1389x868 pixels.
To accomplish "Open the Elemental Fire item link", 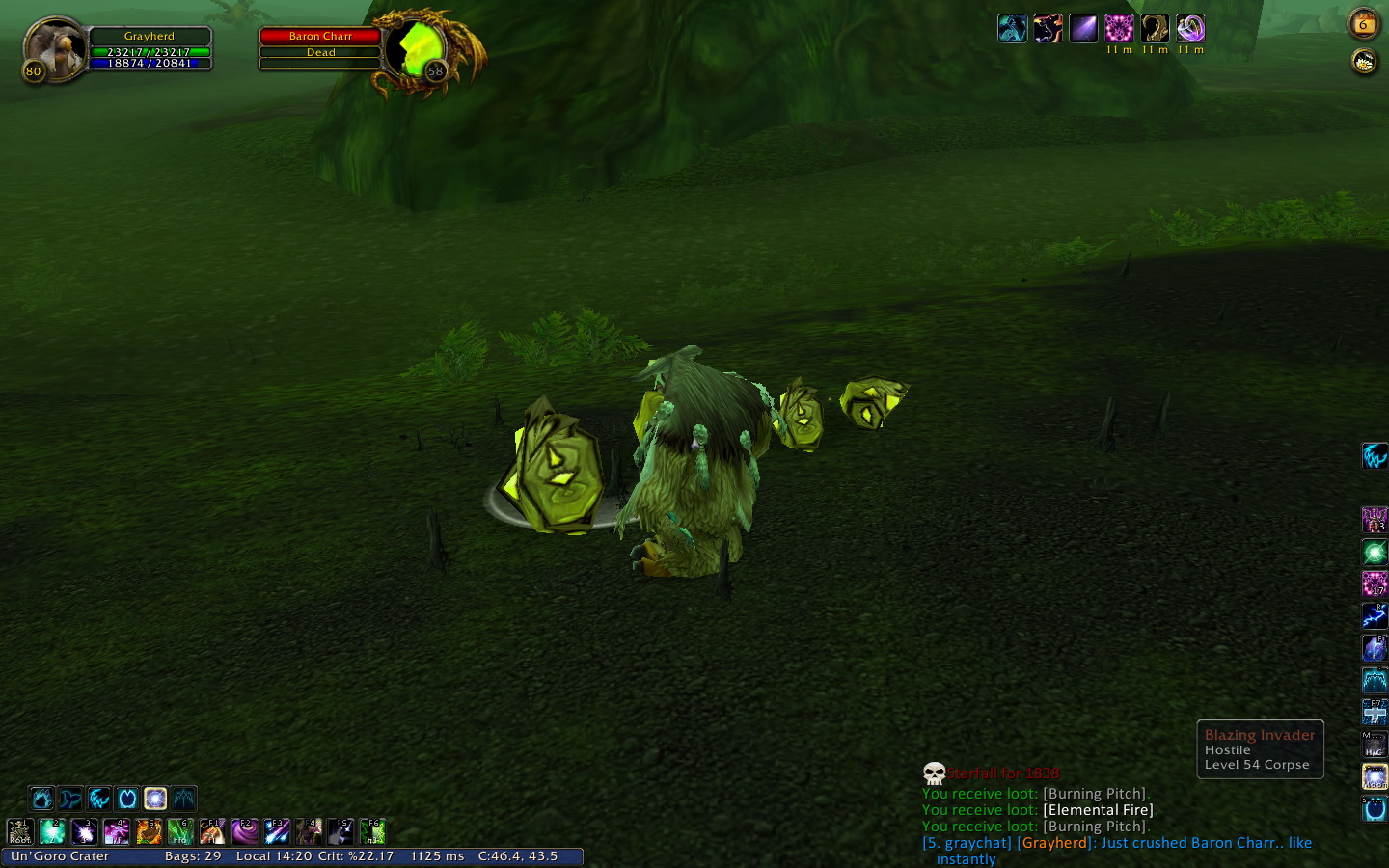I will pyautogui.click(x=1098, y=810).
